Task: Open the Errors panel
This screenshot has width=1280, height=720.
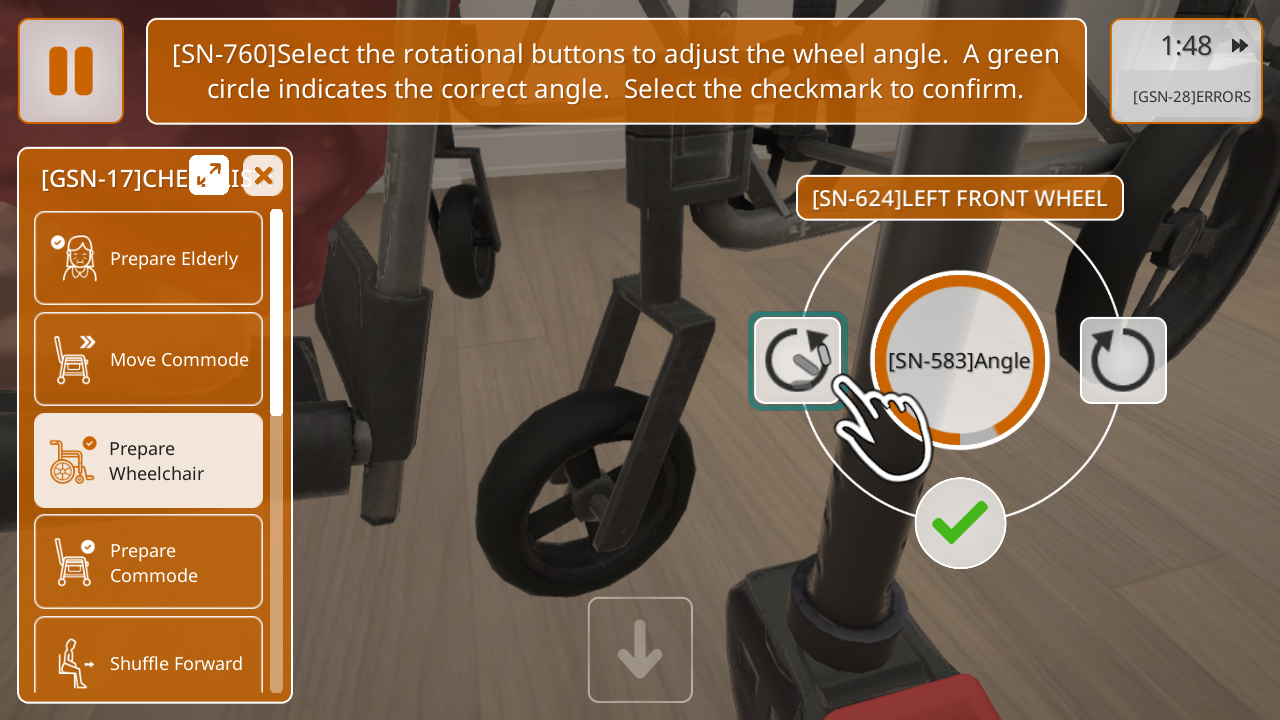Action: [1191, 97]
